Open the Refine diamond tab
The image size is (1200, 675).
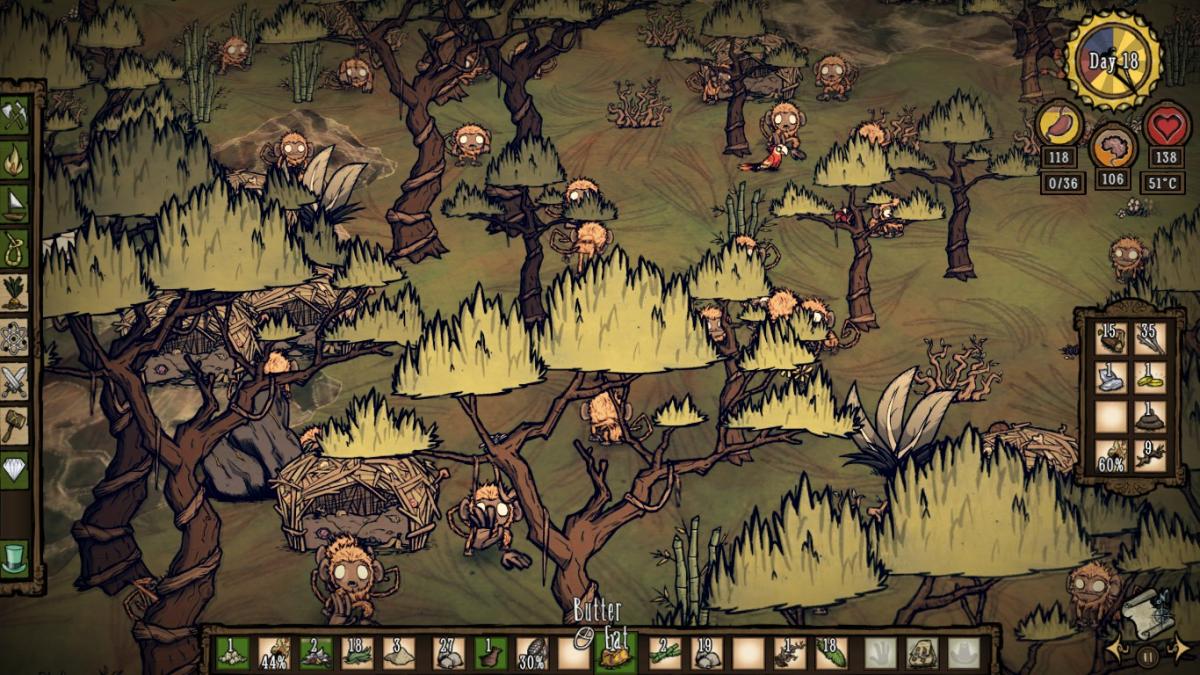tap(15, 468)
